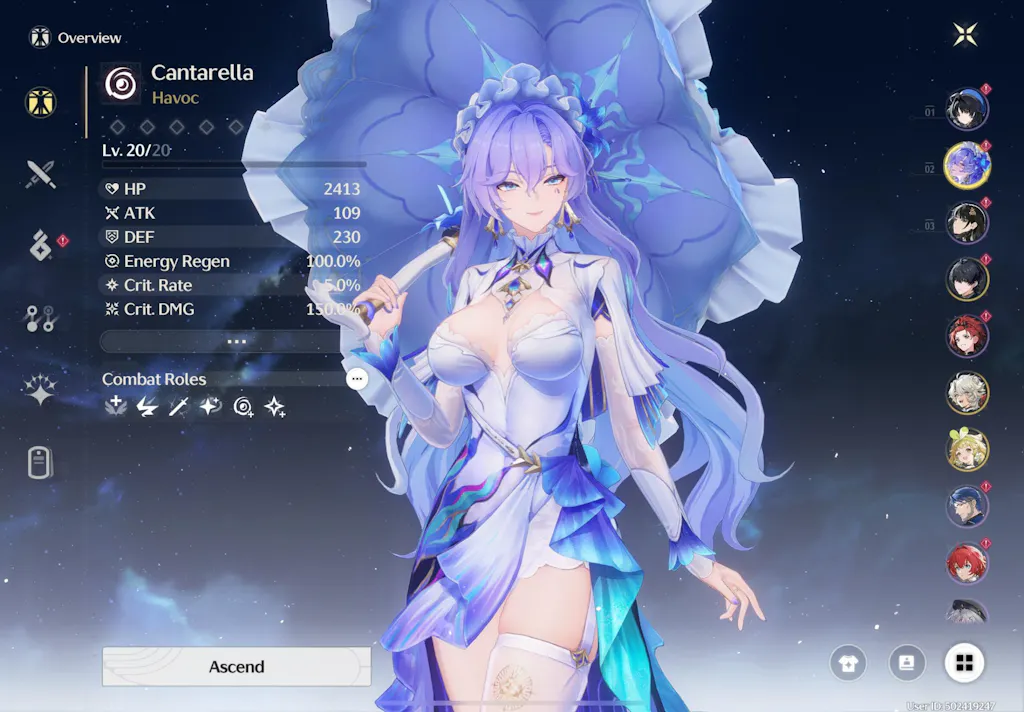Pick the white-haired character portrait
The height and width of the screenshot is (712, 1024).
click(x=967, y=393)
